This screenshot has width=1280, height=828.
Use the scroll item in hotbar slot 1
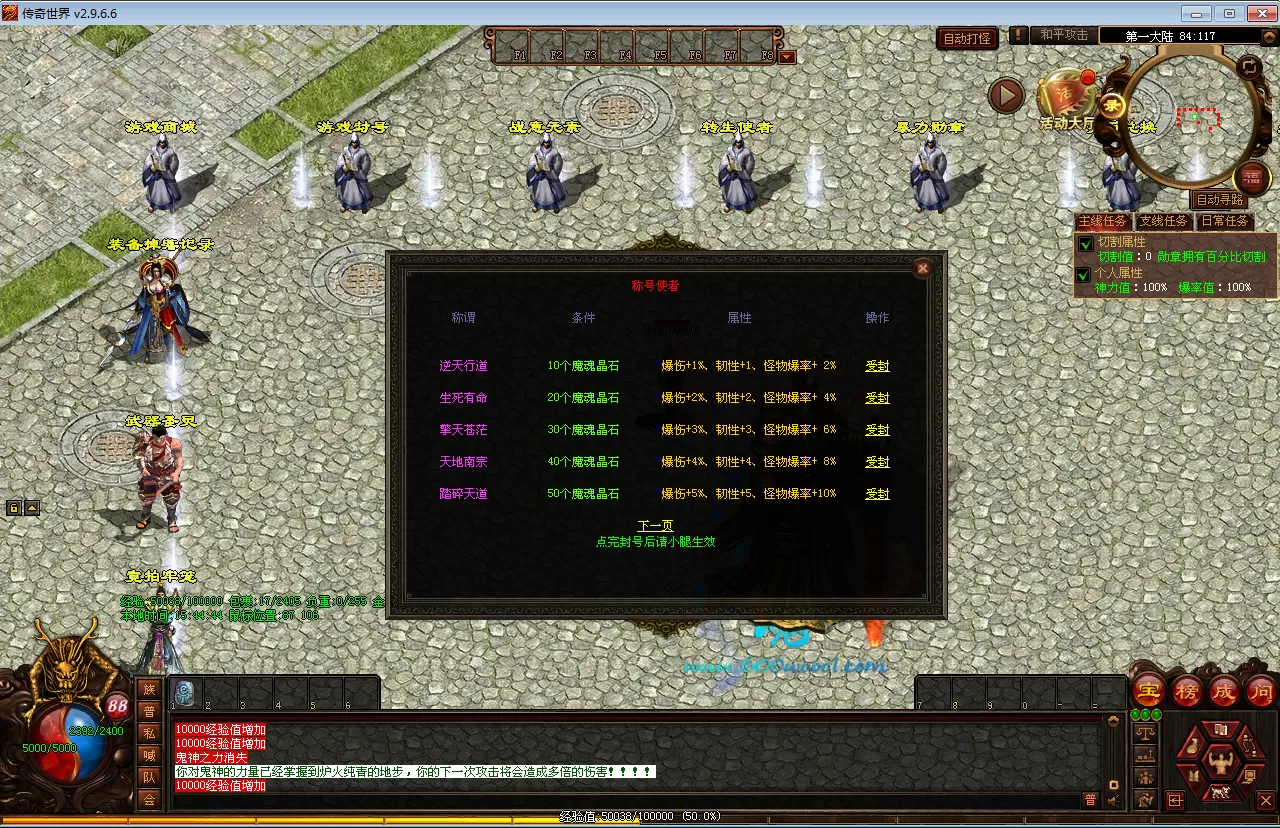[185, 693]
